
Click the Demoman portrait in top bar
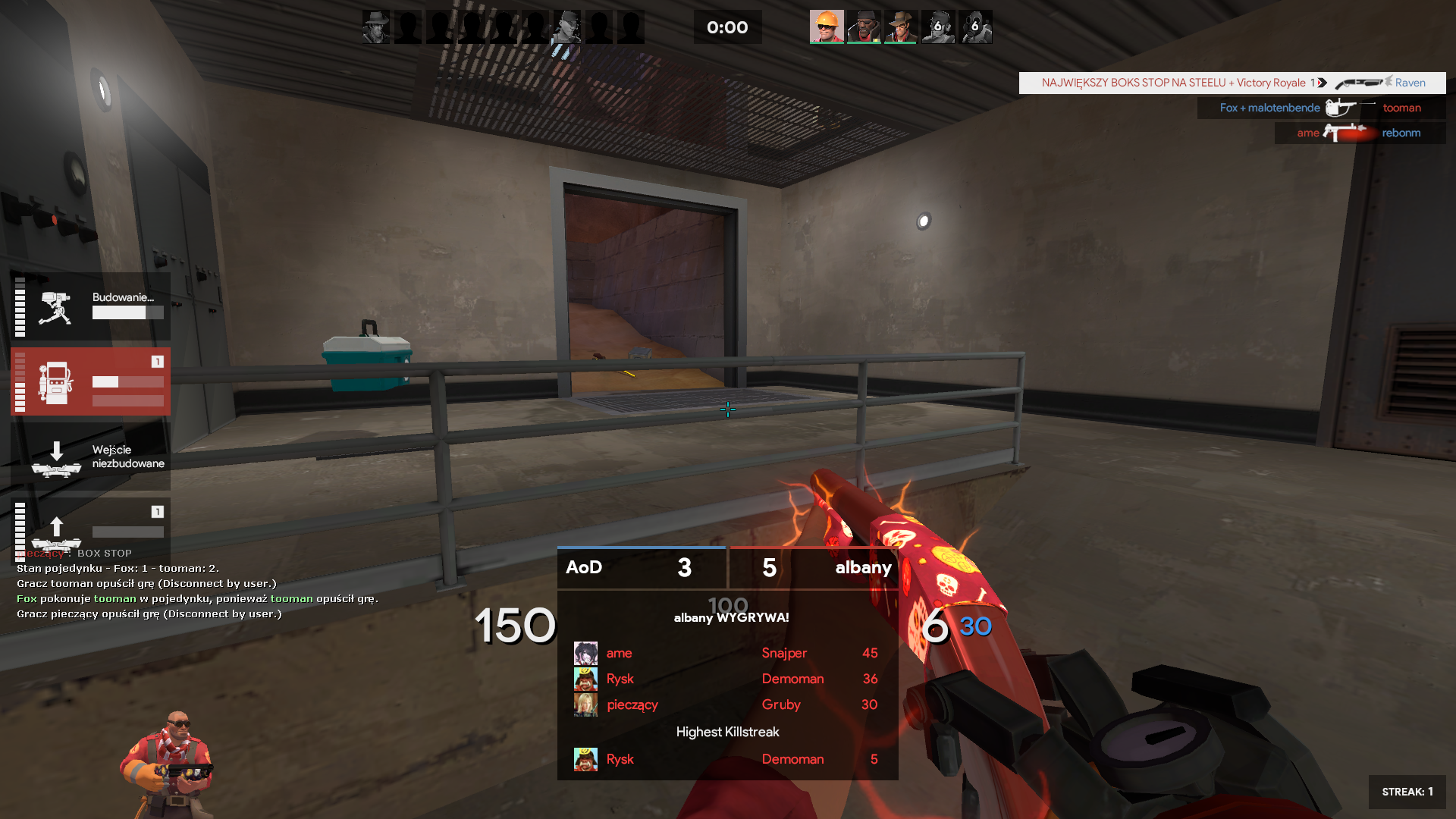(x=864, y=27)
